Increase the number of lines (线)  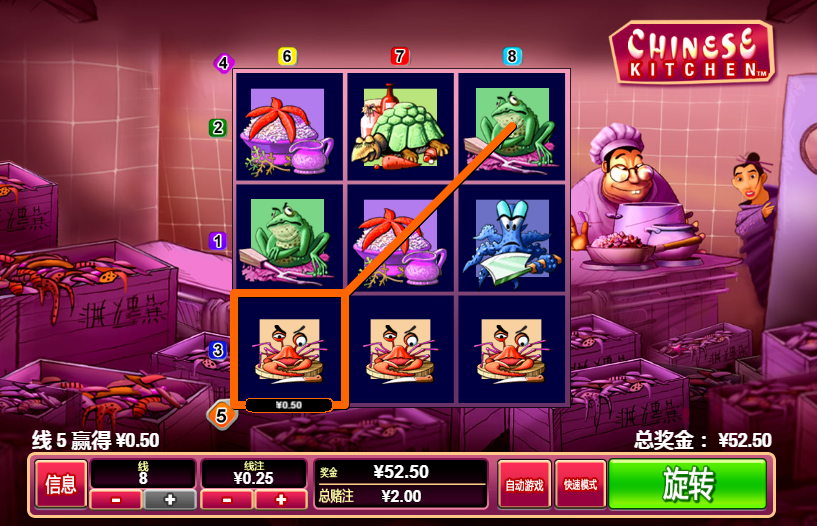pos(169,499)
